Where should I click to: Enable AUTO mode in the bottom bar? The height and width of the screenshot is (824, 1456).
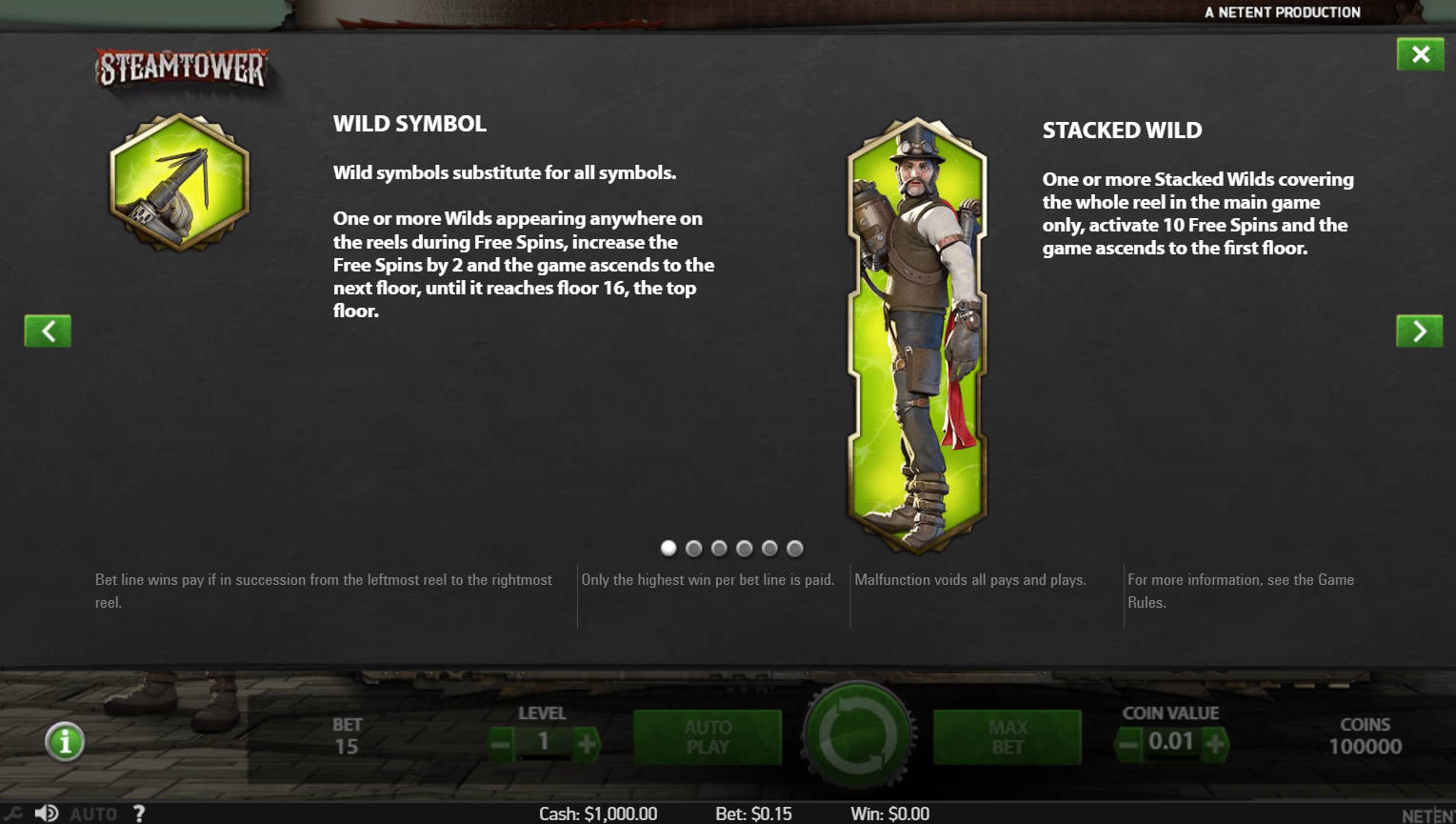point(92,814)
